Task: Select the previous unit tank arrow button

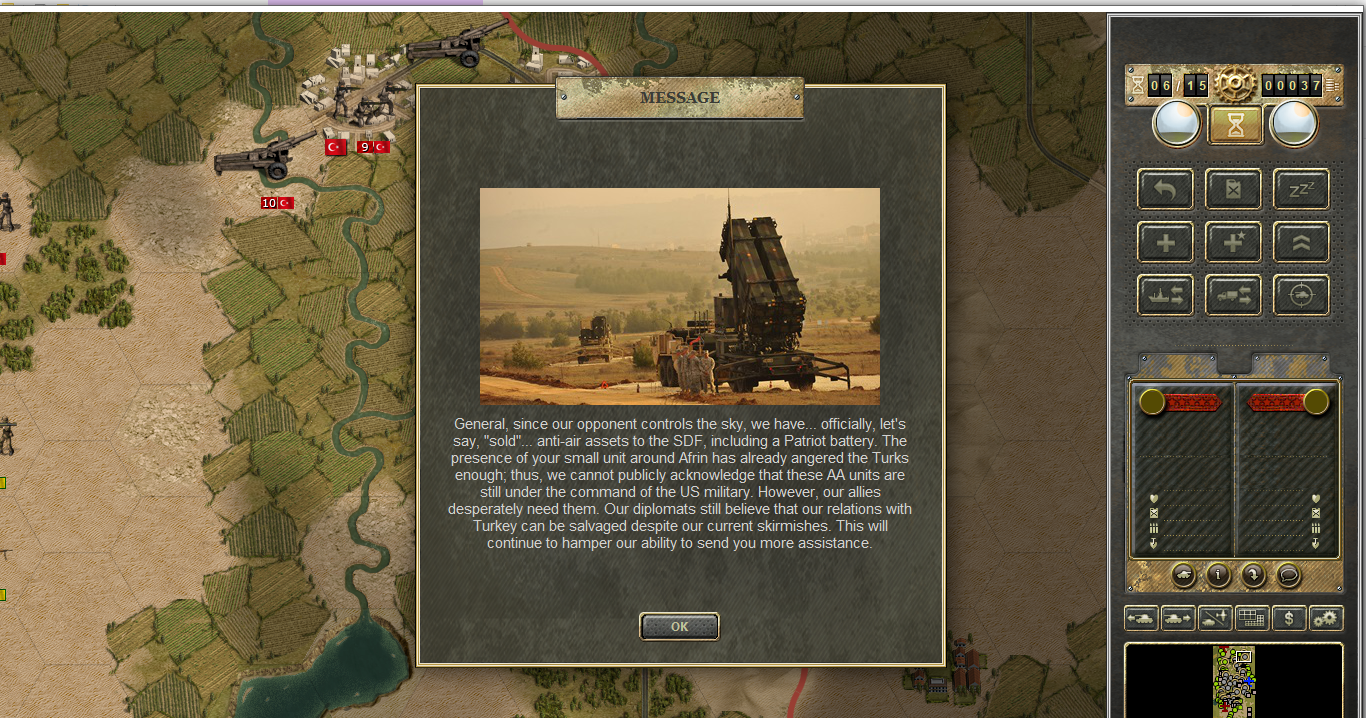Action: (x=1141, y=619)
